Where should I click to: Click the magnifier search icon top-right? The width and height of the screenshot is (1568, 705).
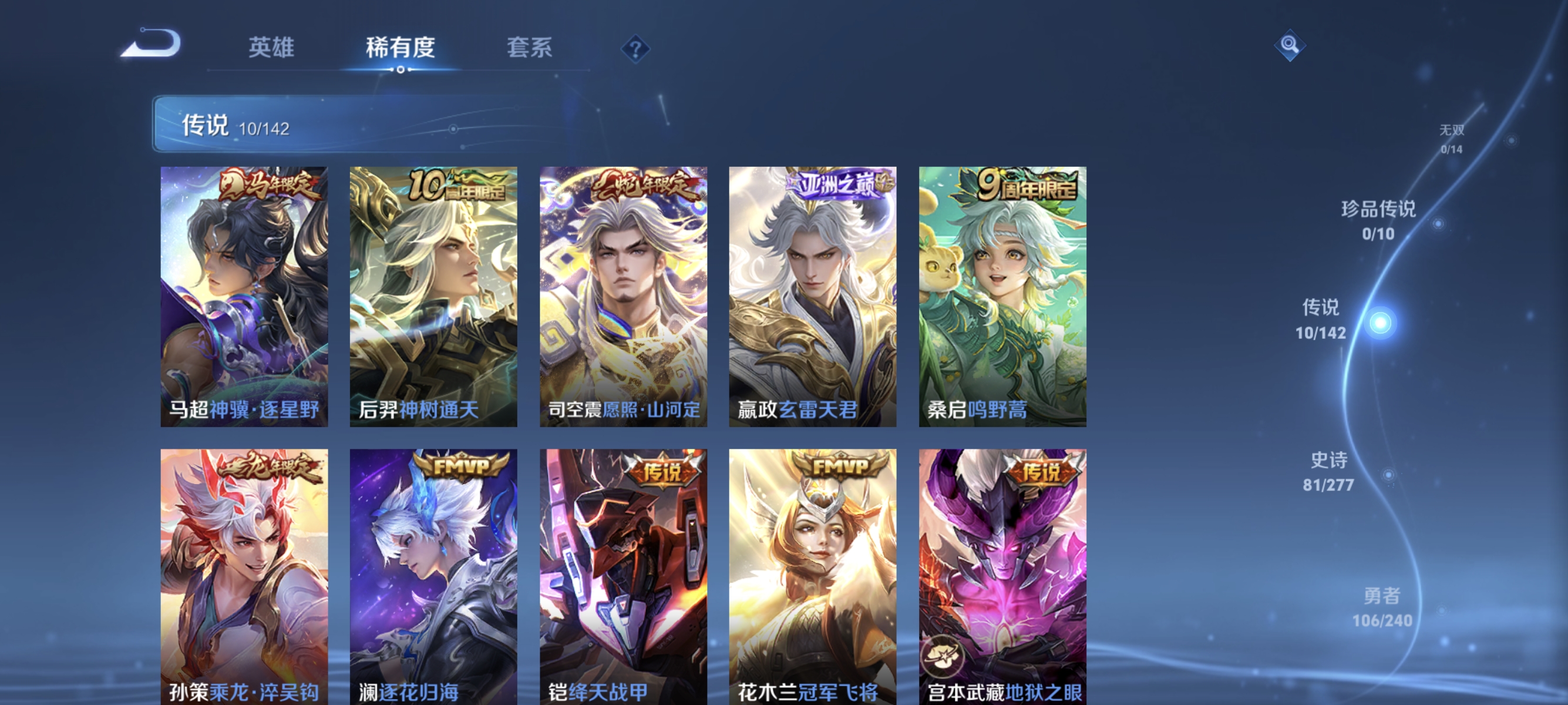(x=1290, y=45)
